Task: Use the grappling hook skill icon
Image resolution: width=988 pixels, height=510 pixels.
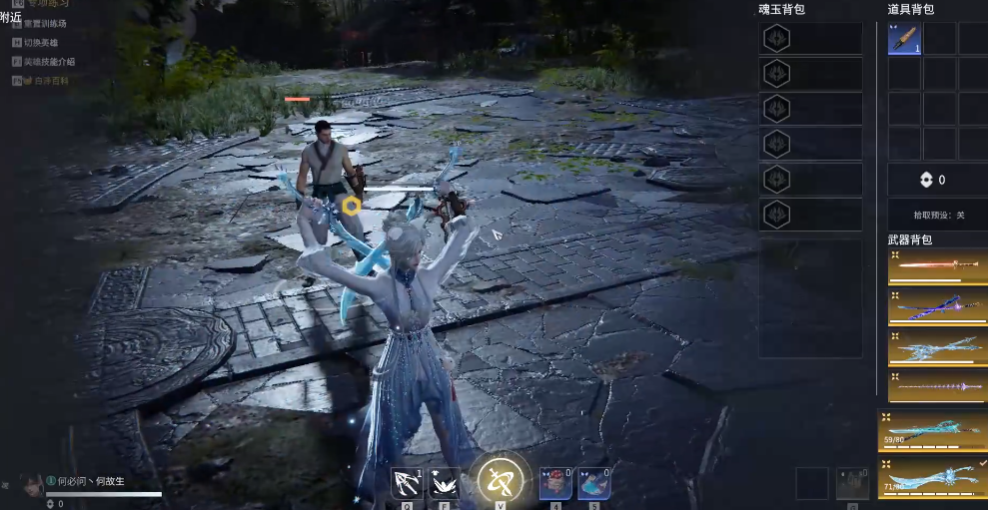Action: (x=407, y=483)
